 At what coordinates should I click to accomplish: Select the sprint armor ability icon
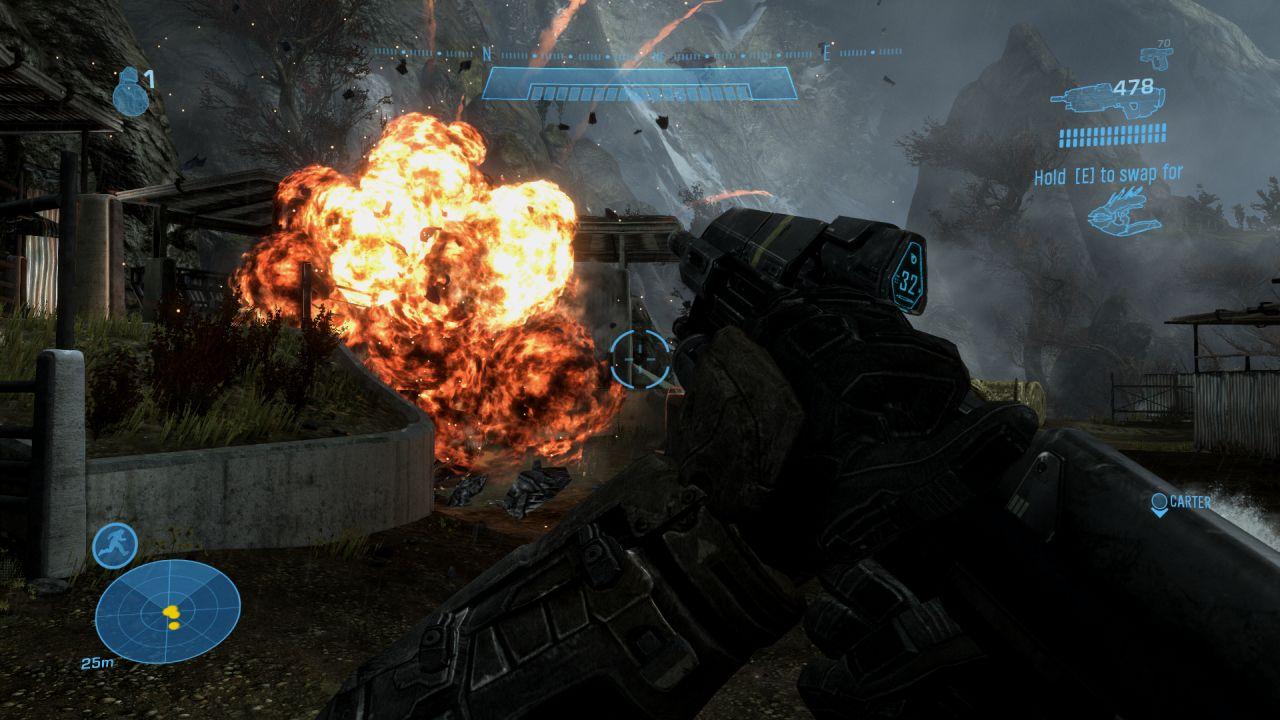(115, 546)
